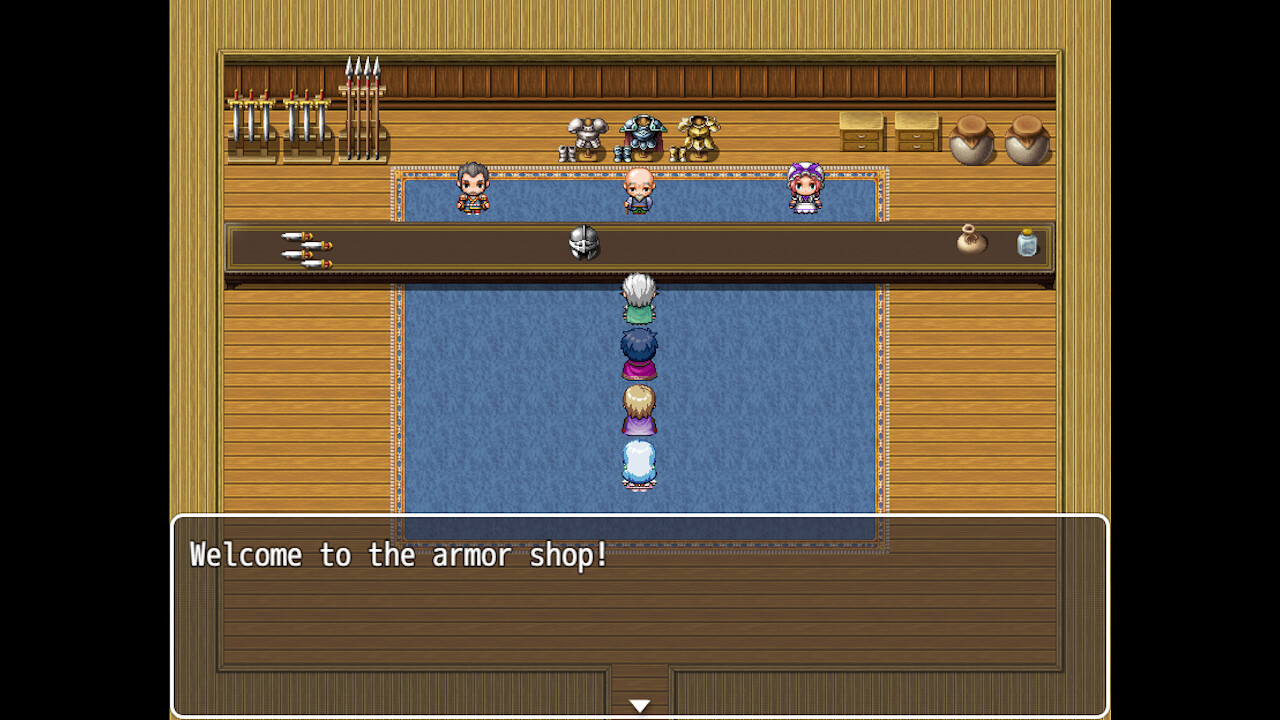Talk to the gray-haired armored shopkeeper
The image size is (1280, 720).
coord(472,190)
